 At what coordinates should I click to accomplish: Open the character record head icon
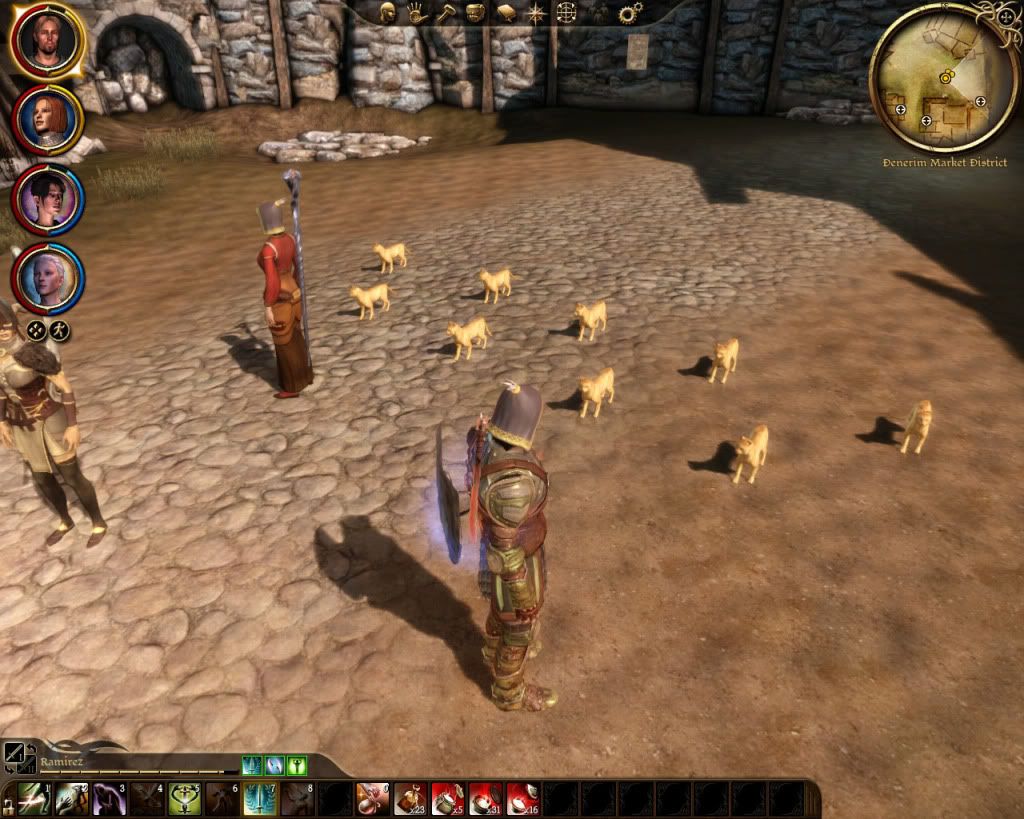(x=388, y=13)
